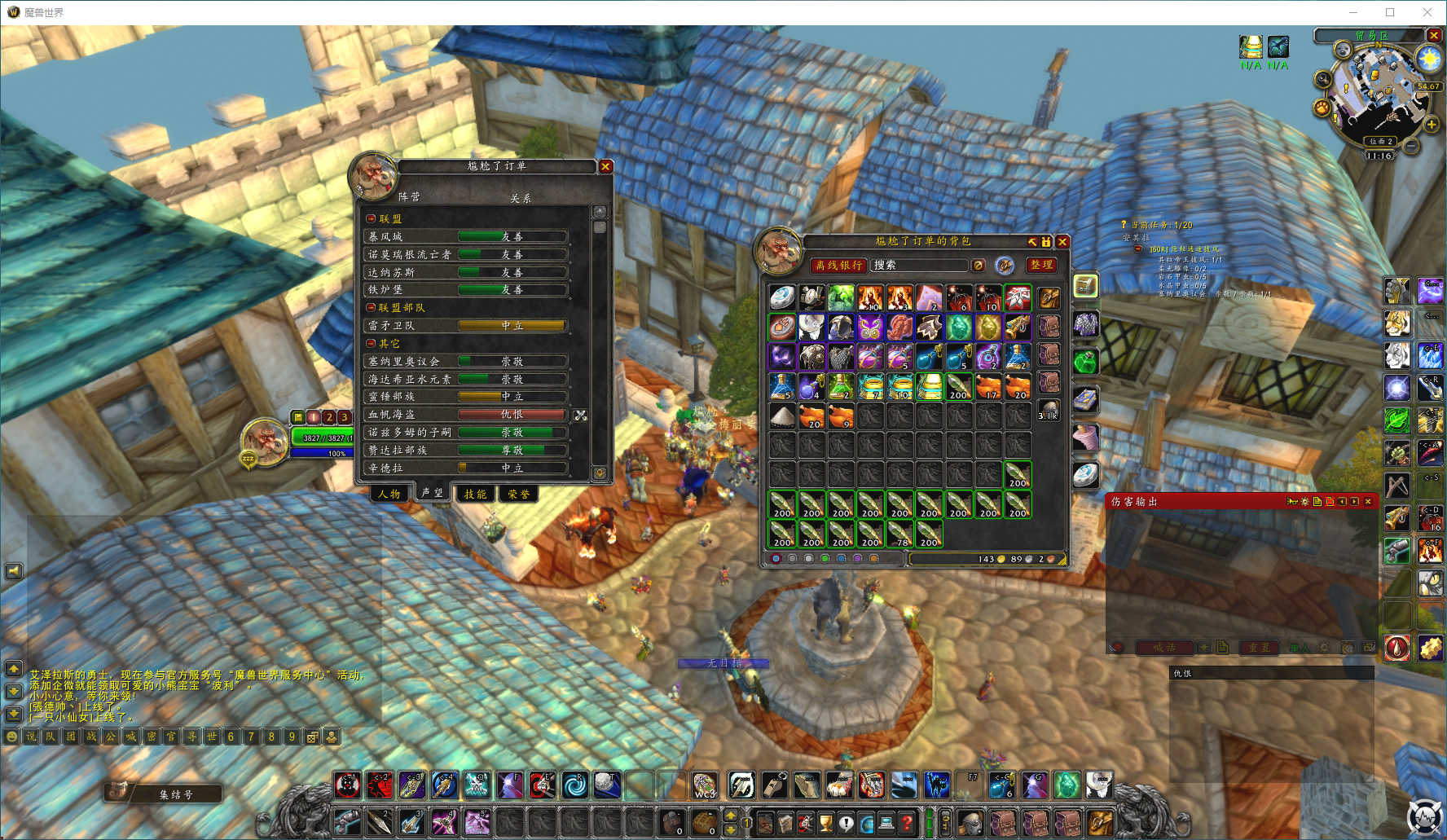Collapse the 联盟 faction group header

[x=372, y=219]
